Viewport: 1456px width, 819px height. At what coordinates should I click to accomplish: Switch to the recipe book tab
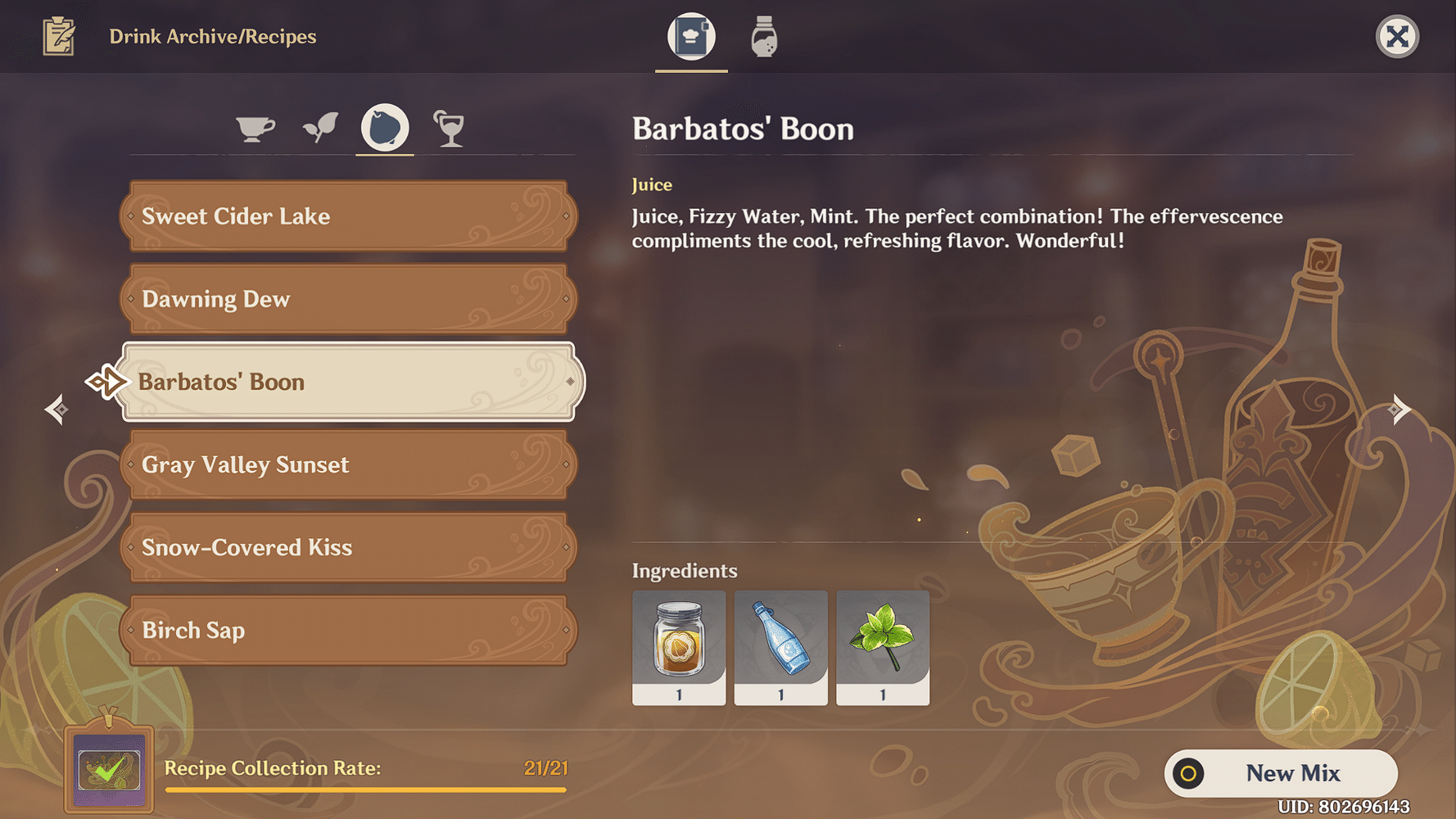[691, 37]
